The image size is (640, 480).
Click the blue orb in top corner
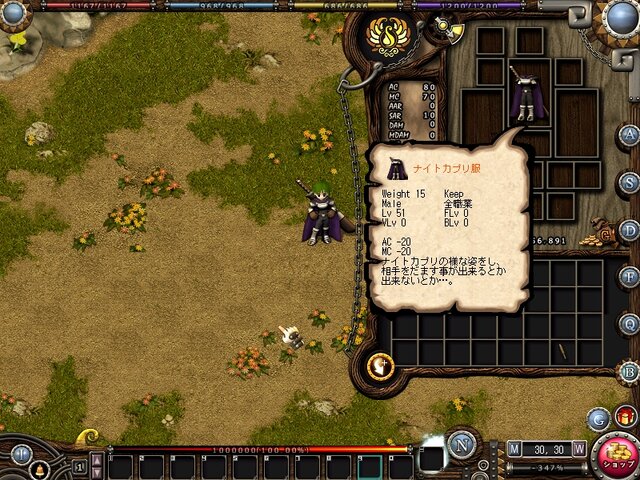[622, 16]
